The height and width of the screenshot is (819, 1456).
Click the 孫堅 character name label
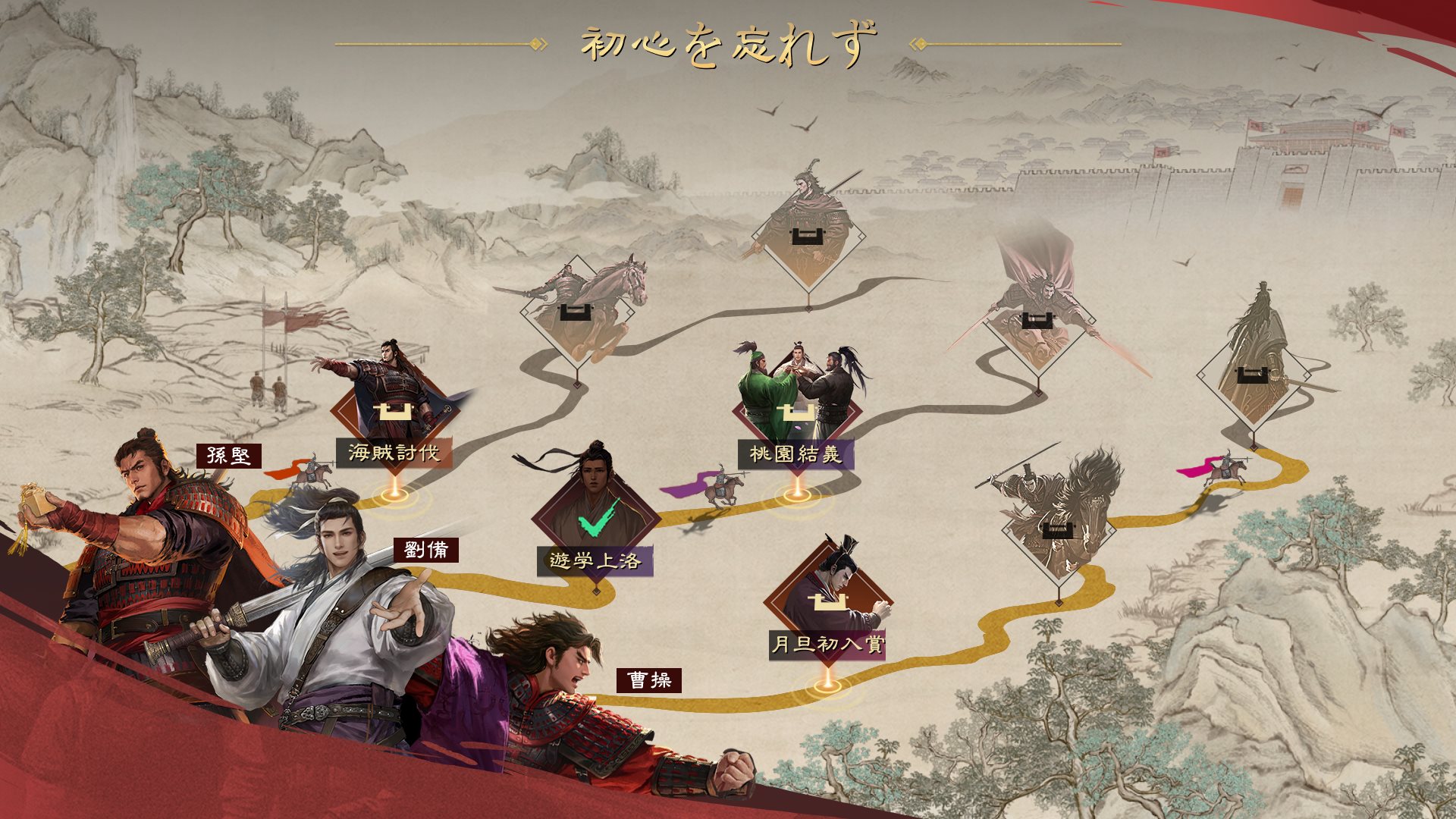[228, 456]
